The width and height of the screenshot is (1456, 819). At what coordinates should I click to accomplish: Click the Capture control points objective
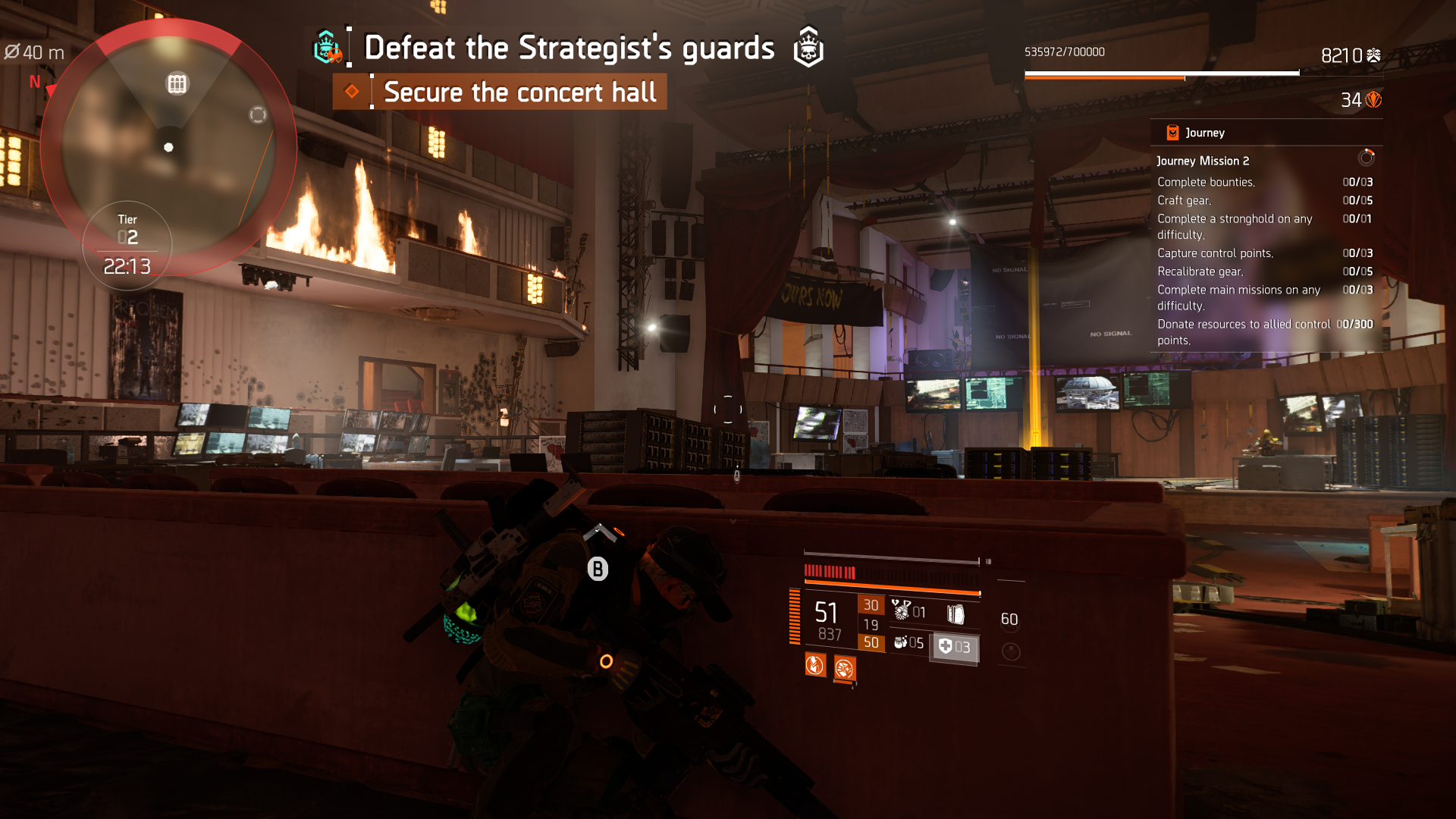[1215, 253]
